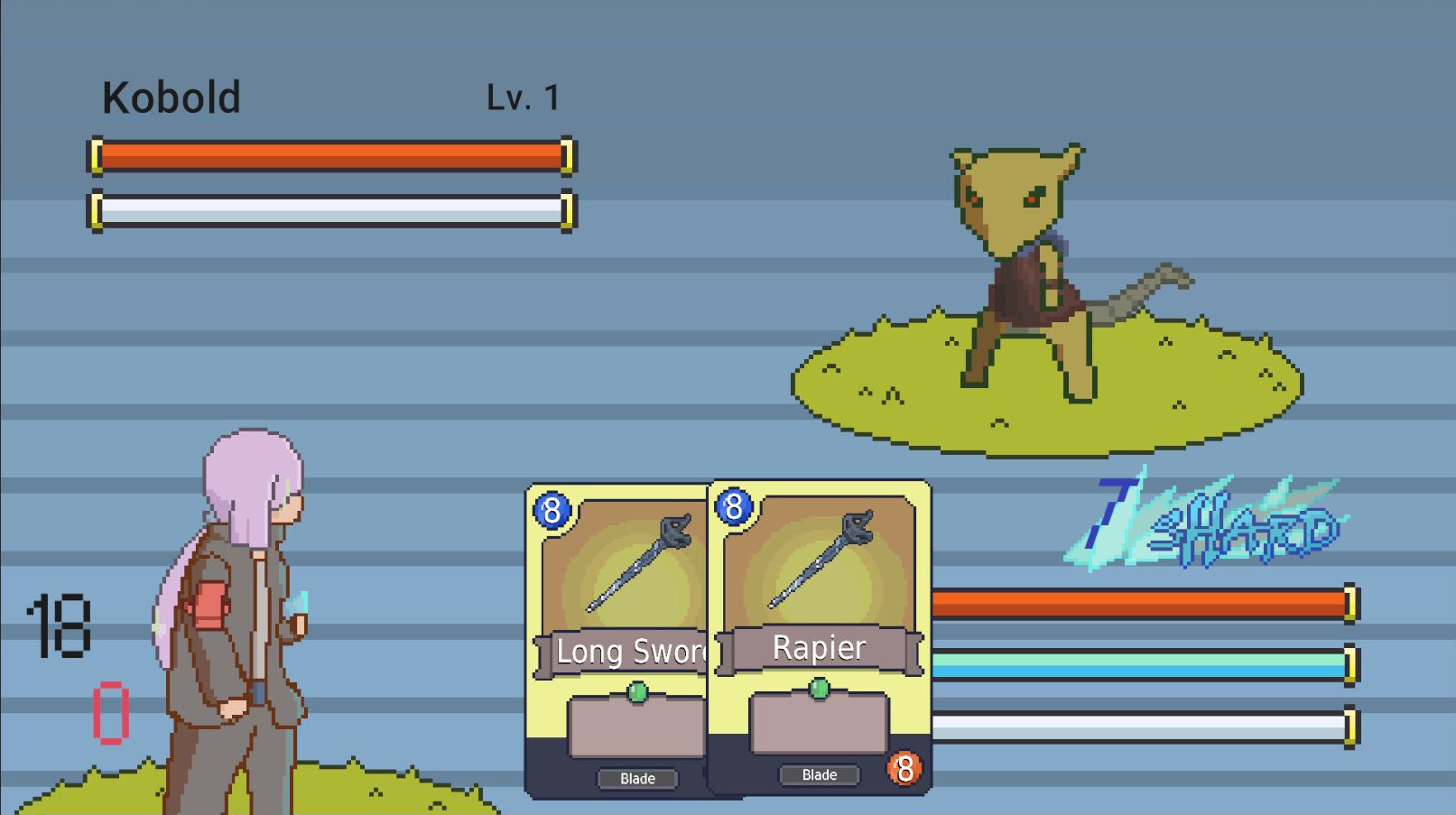Click the Kobold name label

tap(171, 97)
